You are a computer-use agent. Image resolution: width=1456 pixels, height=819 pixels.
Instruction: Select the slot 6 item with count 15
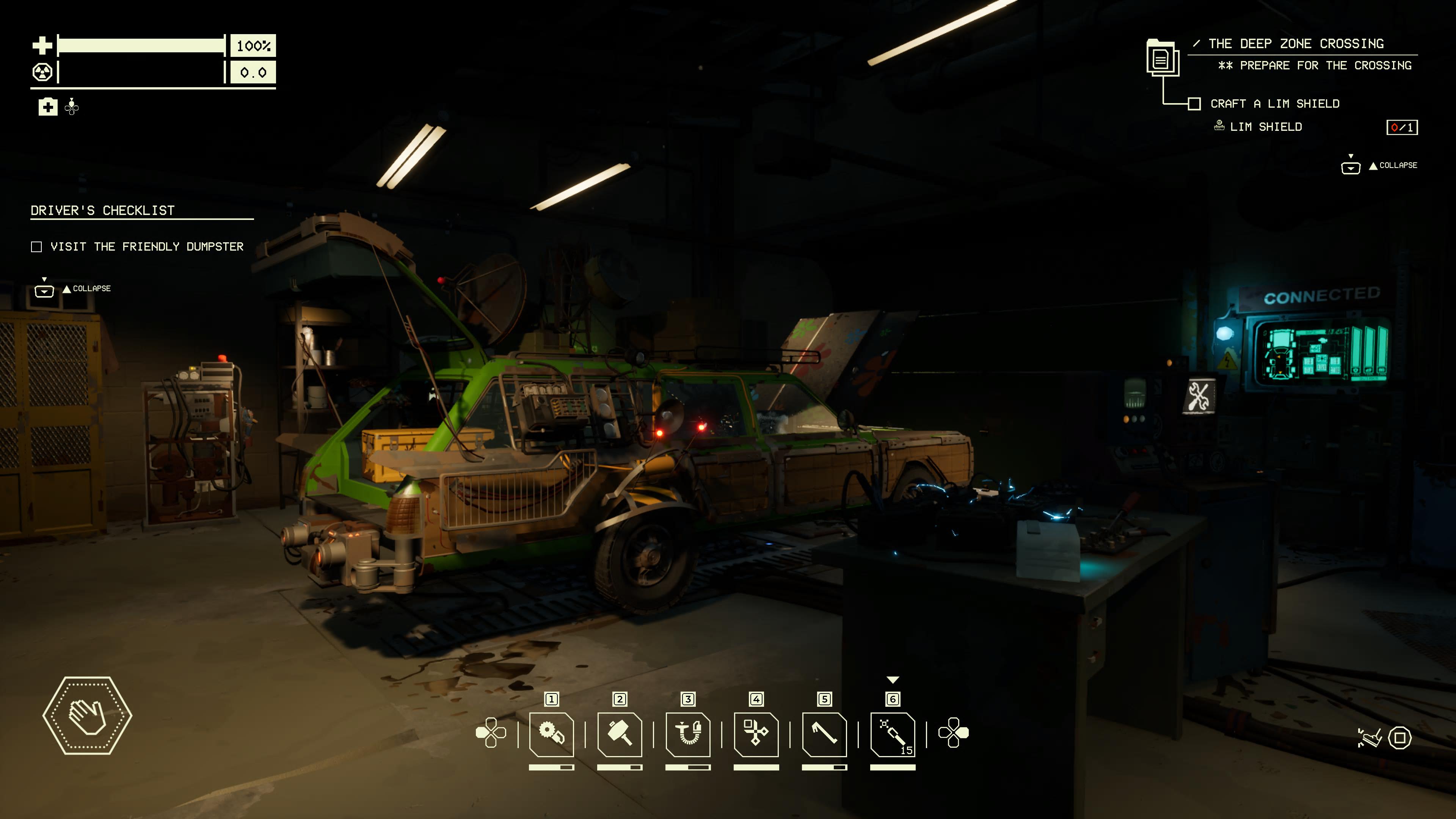tap(893, 734)
